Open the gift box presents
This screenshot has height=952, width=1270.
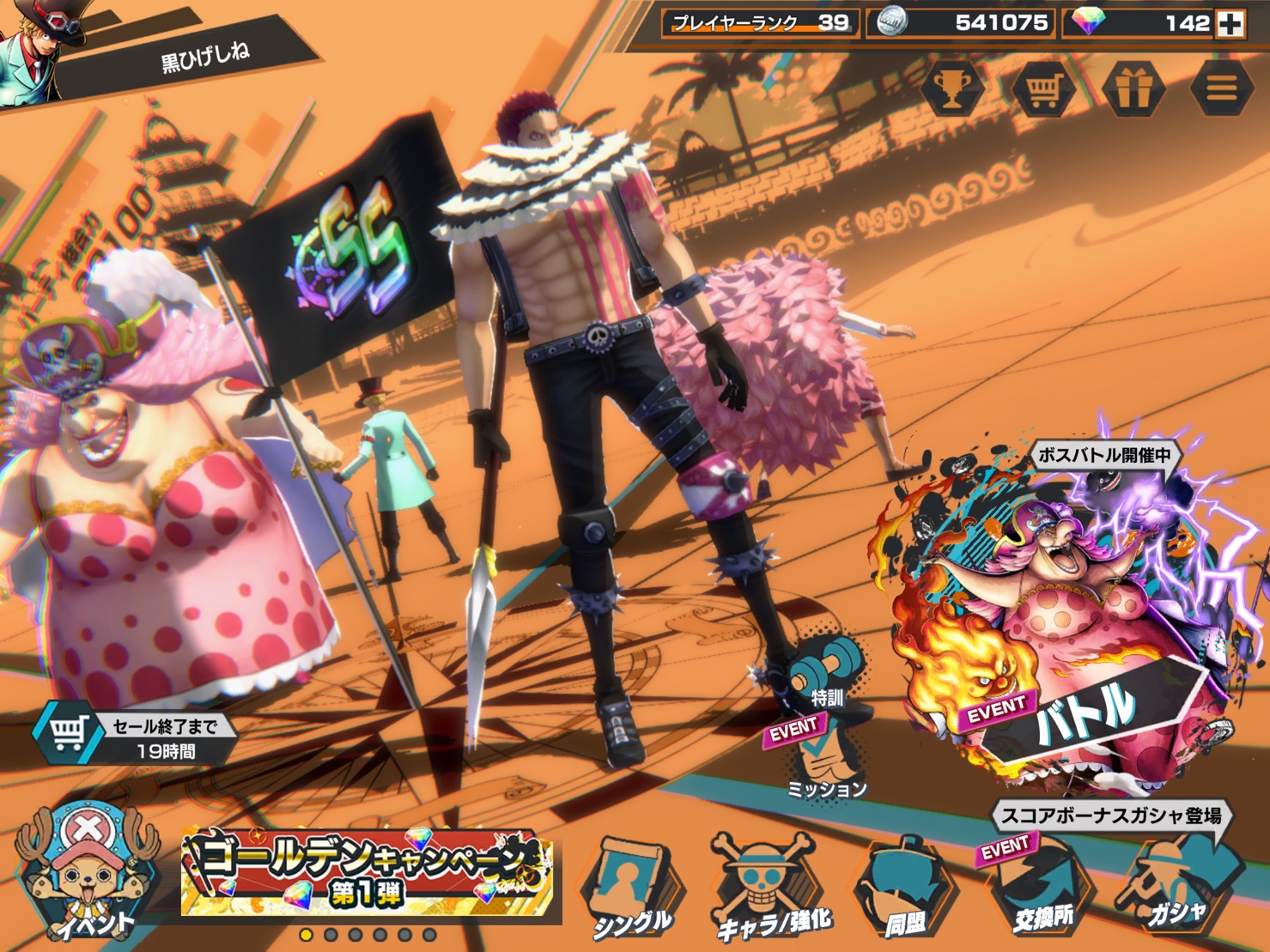(1133, 88)
